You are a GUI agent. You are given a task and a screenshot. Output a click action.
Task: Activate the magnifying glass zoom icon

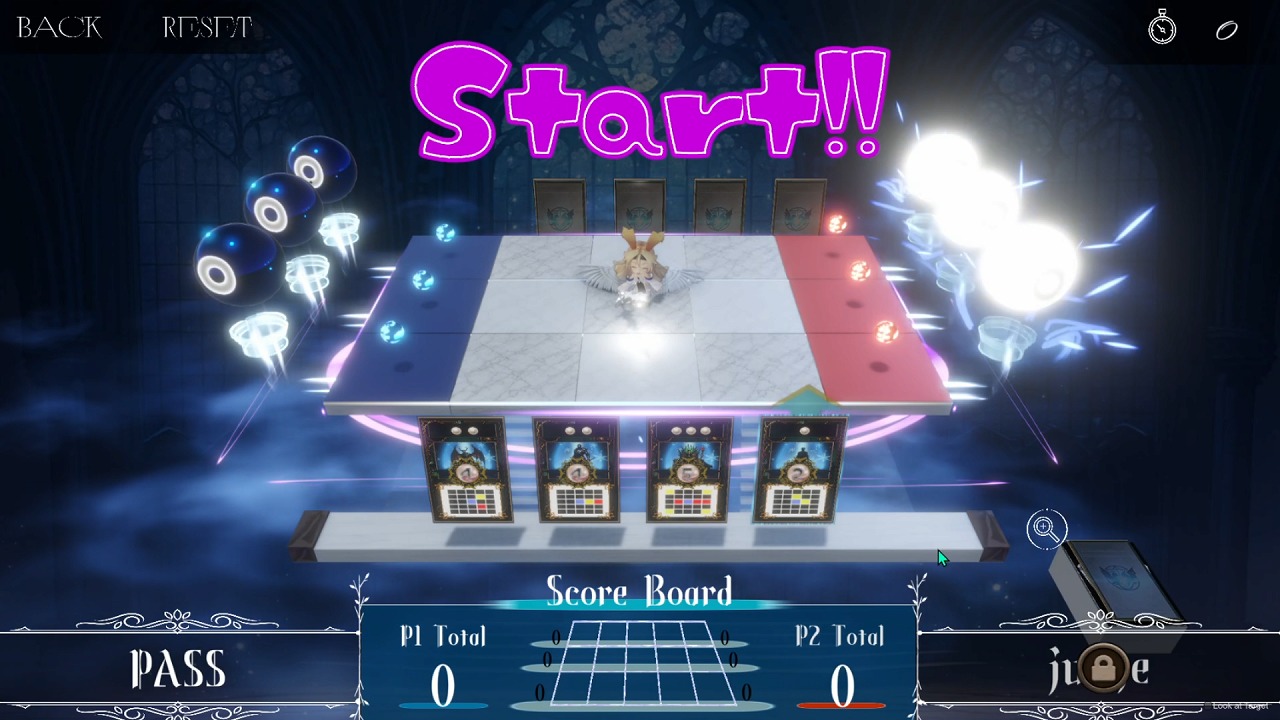pyautogui.click(x=1046, y=529)
